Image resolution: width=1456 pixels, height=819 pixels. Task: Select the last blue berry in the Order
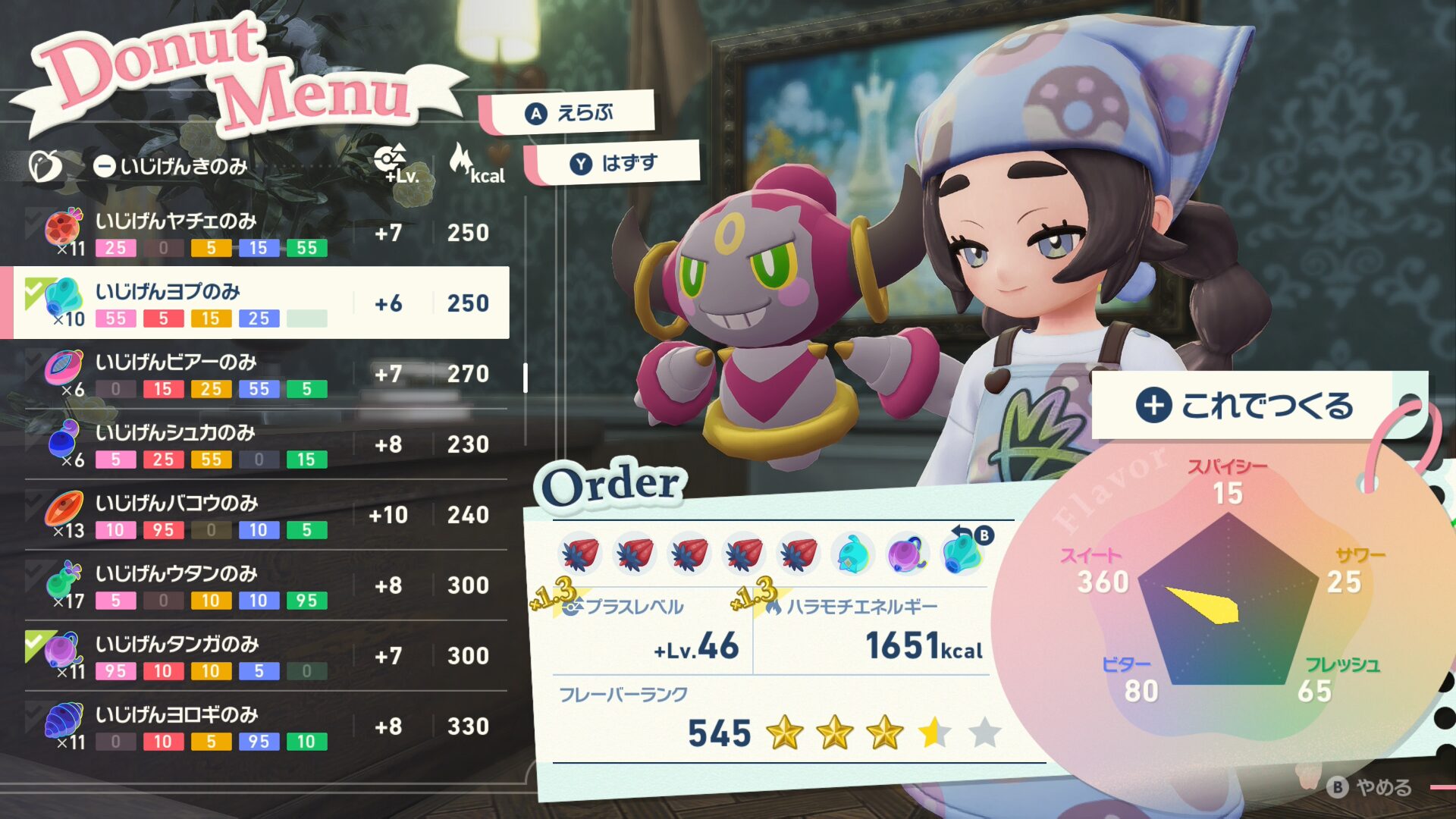[x=963, y=553]
